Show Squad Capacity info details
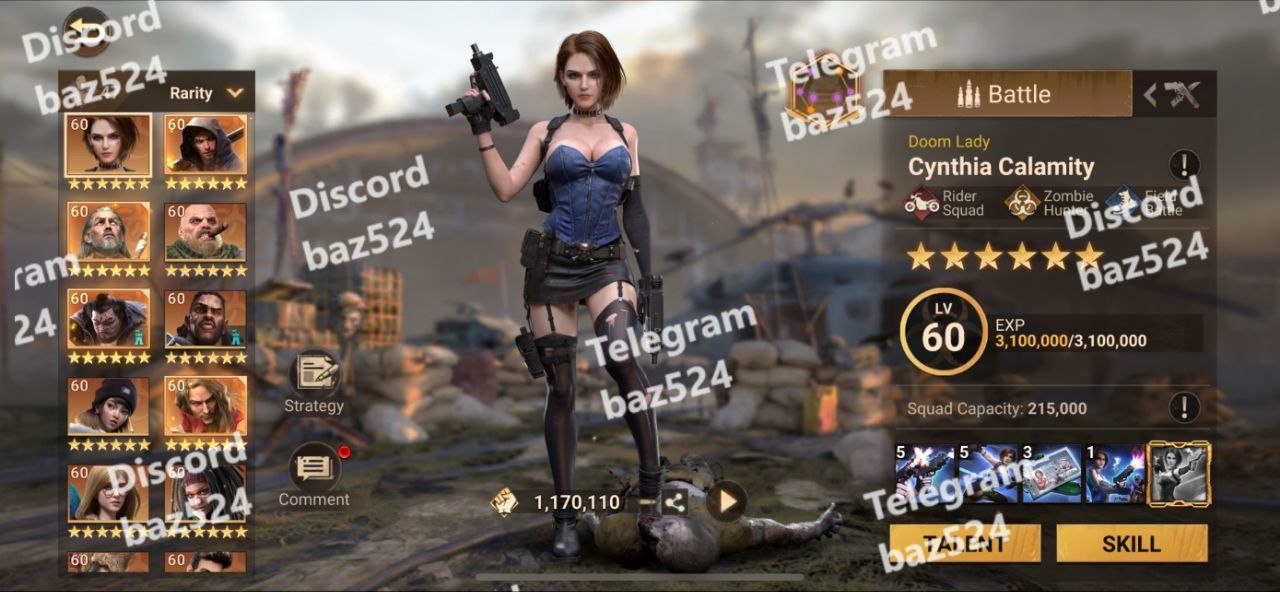The image size is (1280, 592). (x=1184, y=407)
